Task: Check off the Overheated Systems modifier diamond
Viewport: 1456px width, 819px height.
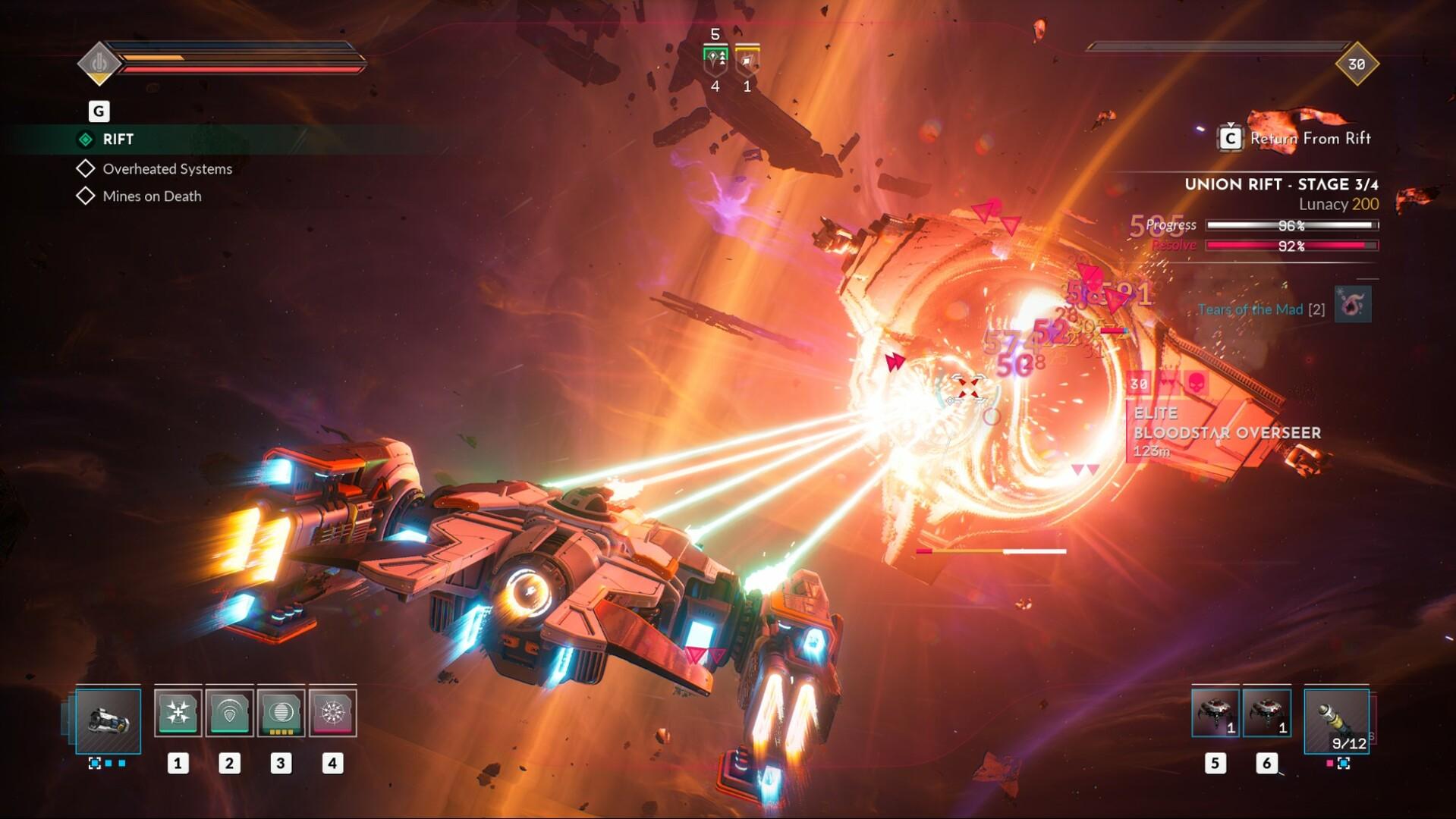Action: pyautogui.click(x=86, y=168)
